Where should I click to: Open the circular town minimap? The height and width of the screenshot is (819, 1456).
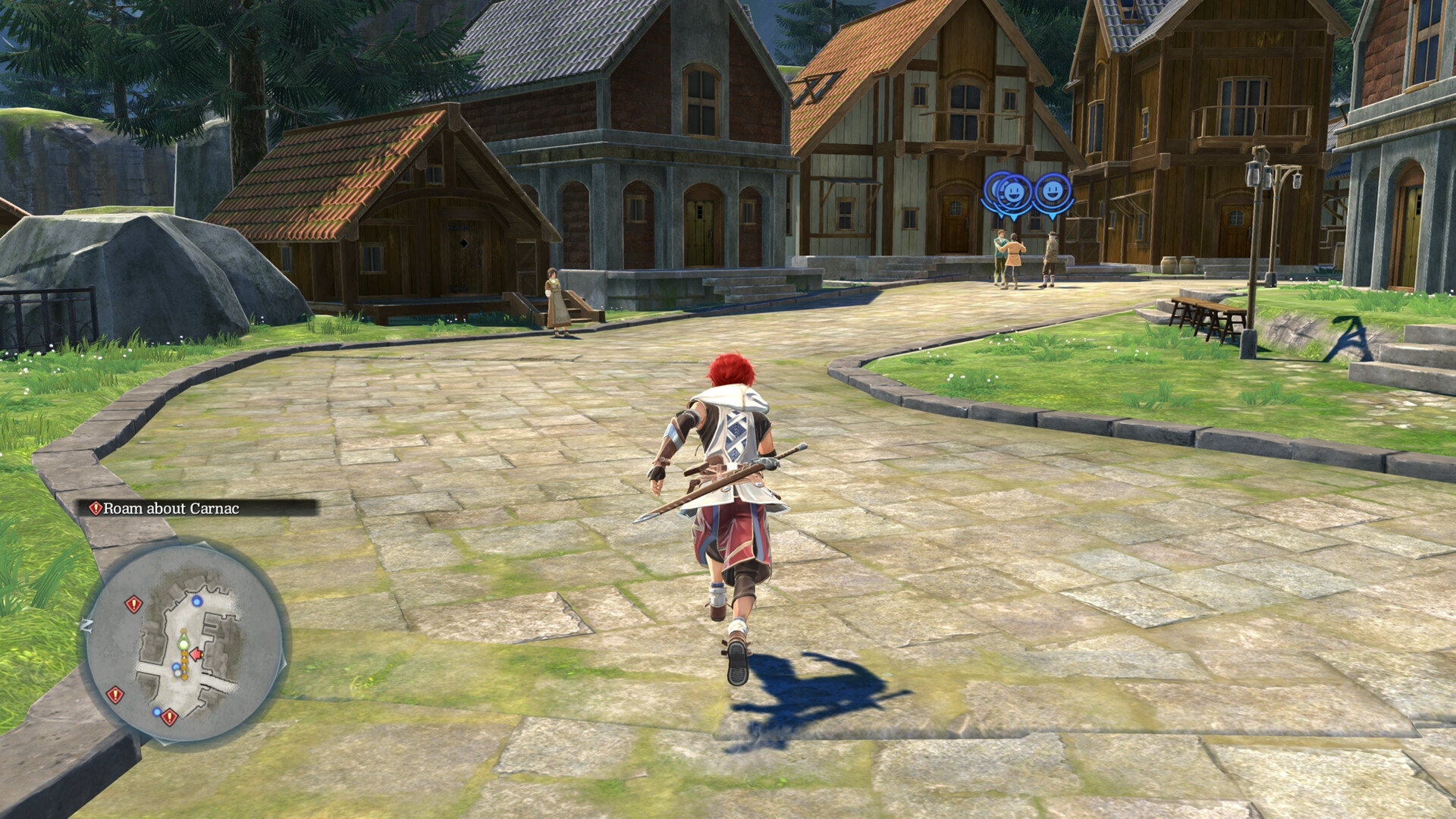pyautogui.click(x=184, y=642)
